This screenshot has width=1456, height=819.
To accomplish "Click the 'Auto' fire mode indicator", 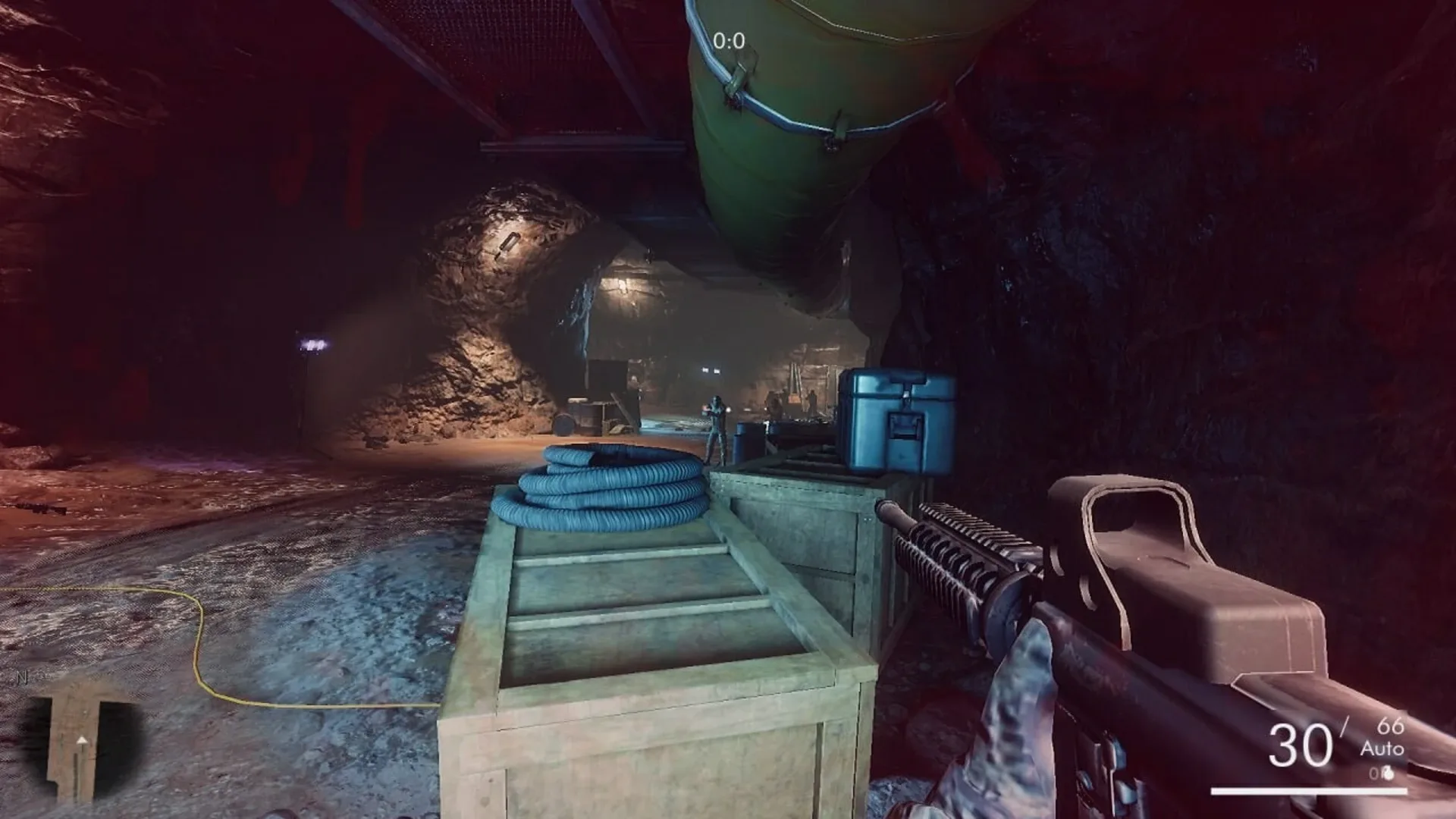I will click(x=1382, y=748).
